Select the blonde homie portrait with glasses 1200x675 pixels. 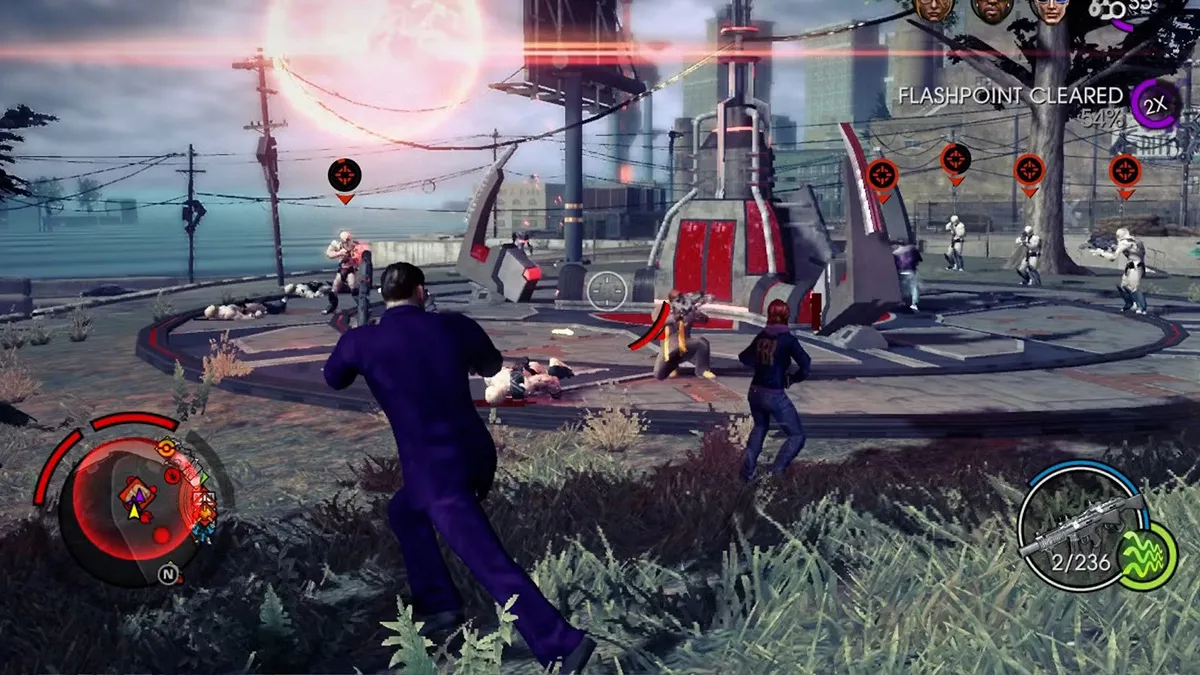pos(932,10)
